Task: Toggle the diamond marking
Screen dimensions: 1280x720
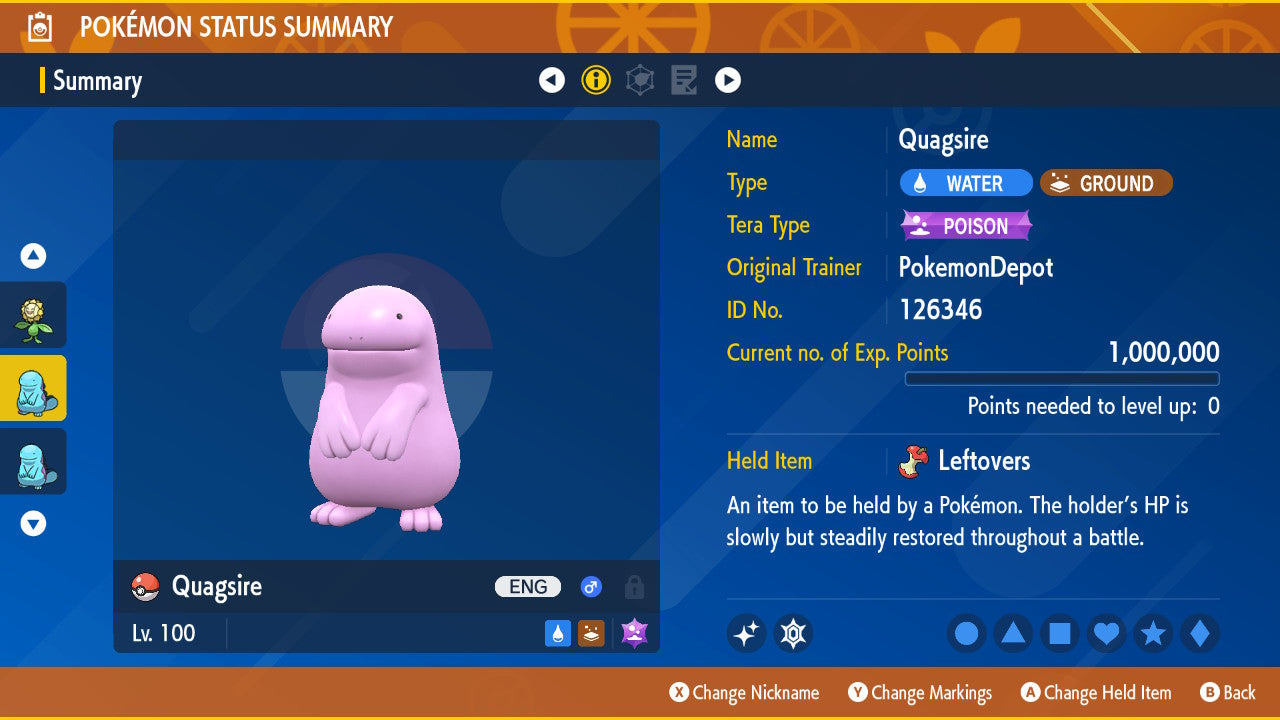Action: (1200, 634)
